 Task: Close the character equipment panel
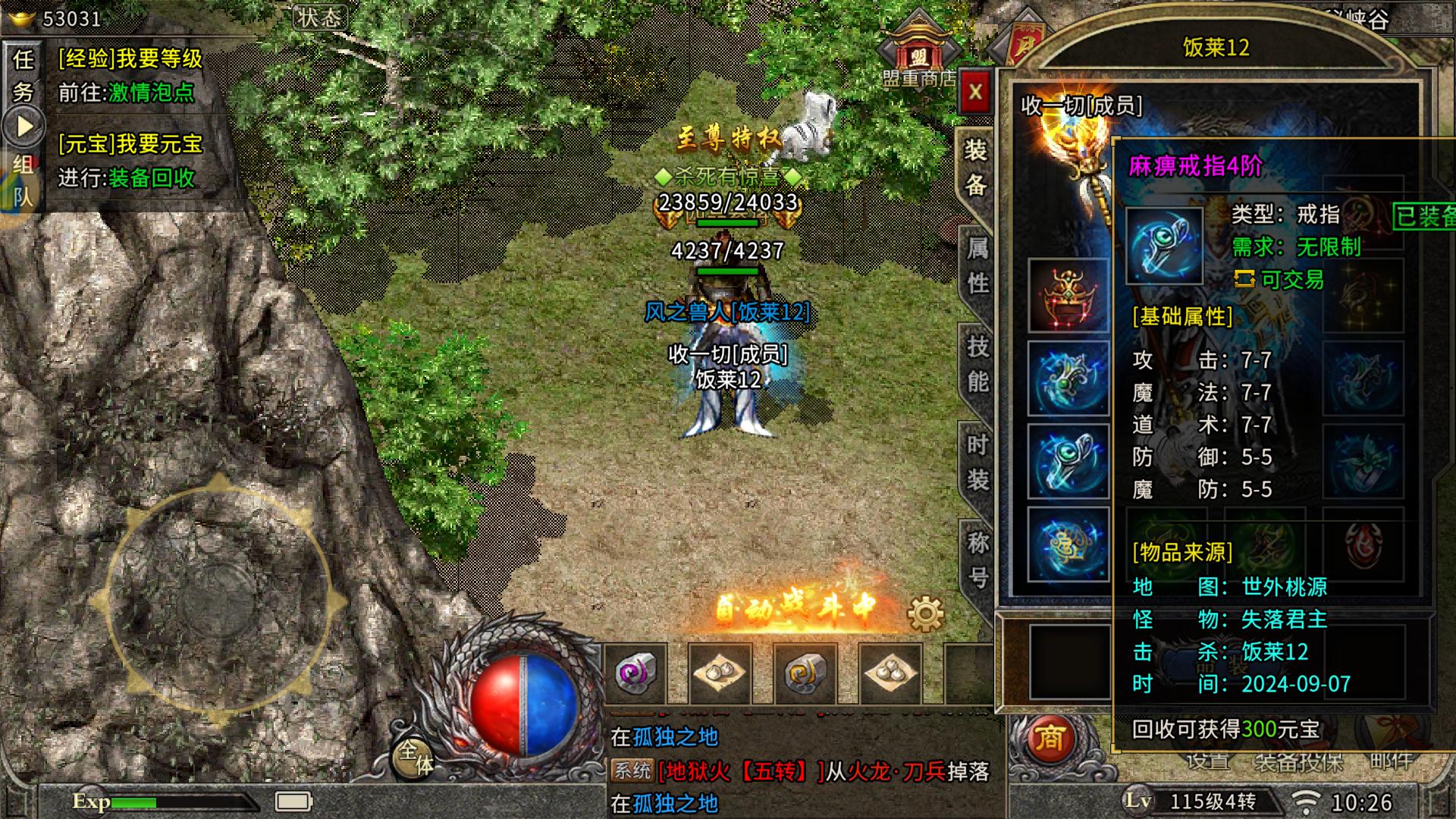[975, 93]
